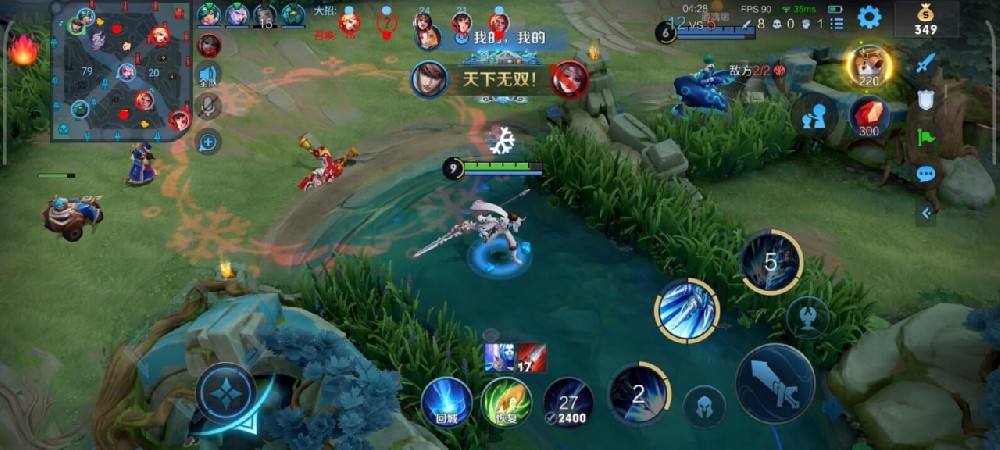Screen dimensions: 1000x450
Task: Activate the 回城 recall skill
Action: [x=446, y=401]
